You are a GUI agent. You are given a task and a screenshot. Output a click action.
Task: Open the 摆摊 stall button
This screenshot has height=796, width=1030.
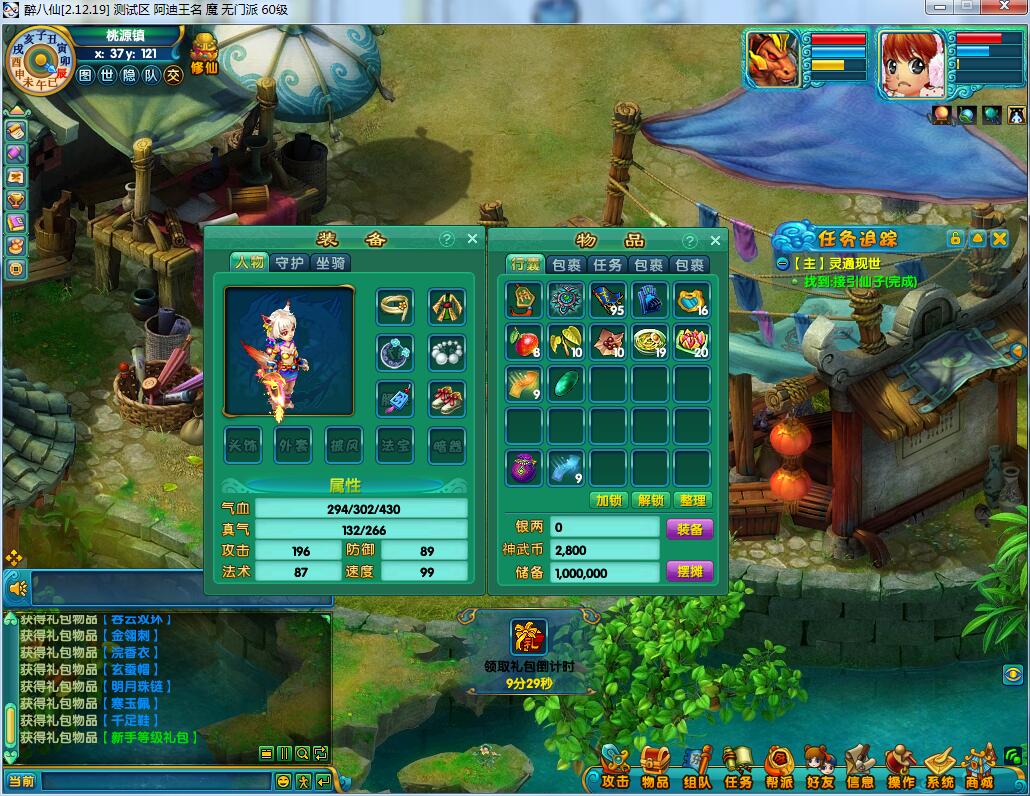pos(690,572)
